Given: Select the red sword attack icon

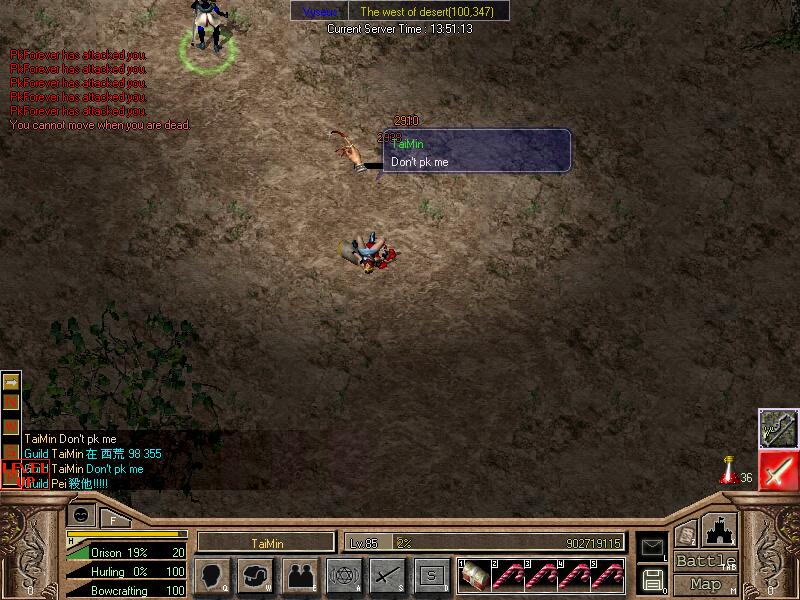Looking at the screenshot, I should 777,471.
